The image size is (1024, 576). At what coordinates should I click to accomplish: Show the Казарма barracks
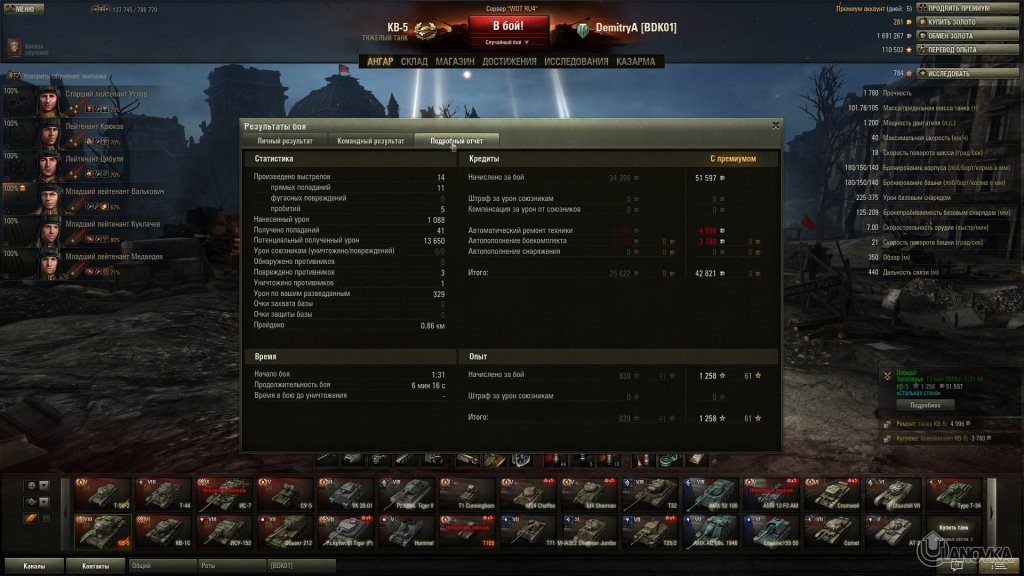(x=635, y=61)
